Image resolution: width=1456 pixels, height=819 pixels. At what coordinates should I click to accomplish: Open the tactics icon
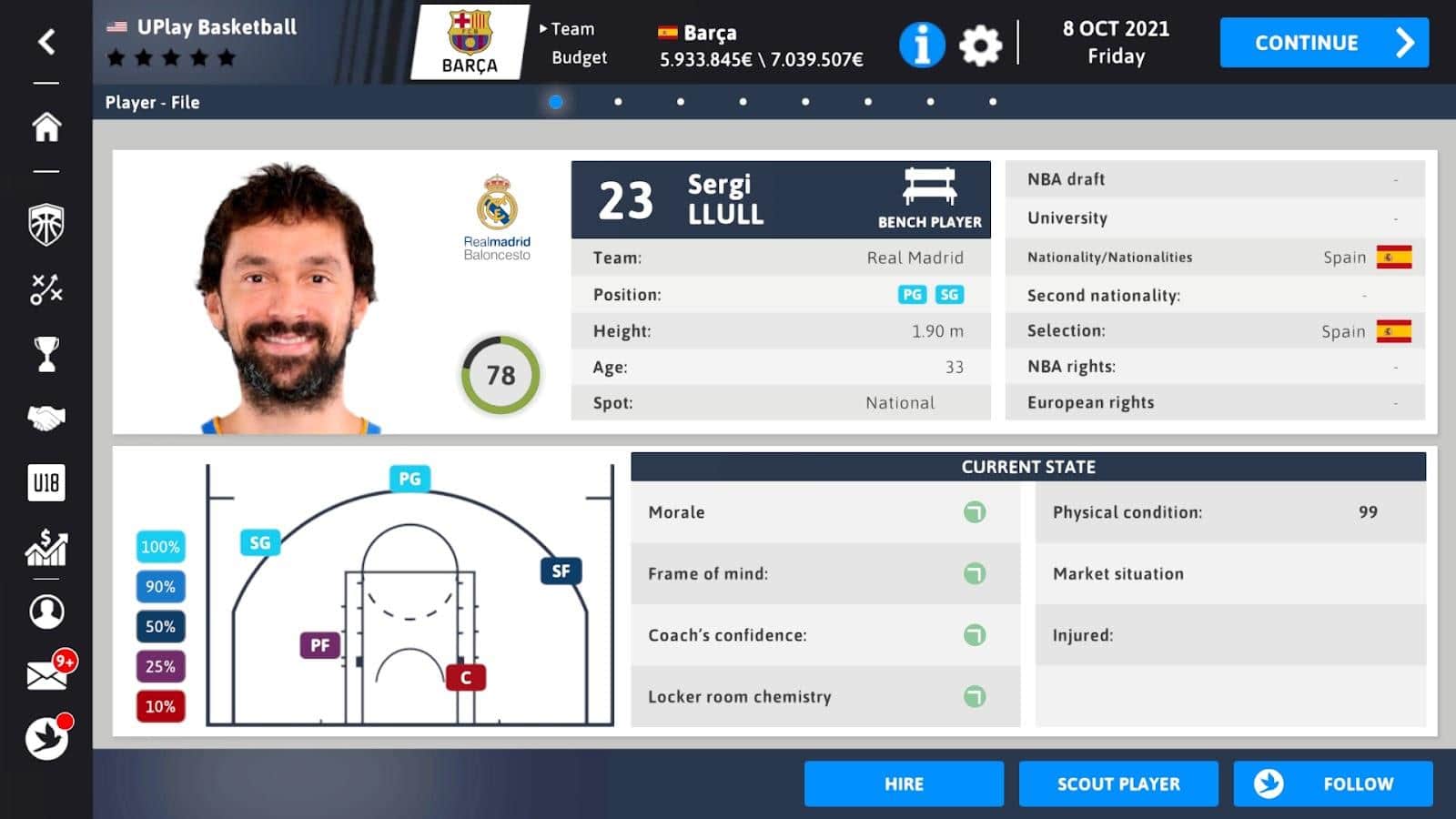[46, 289]
